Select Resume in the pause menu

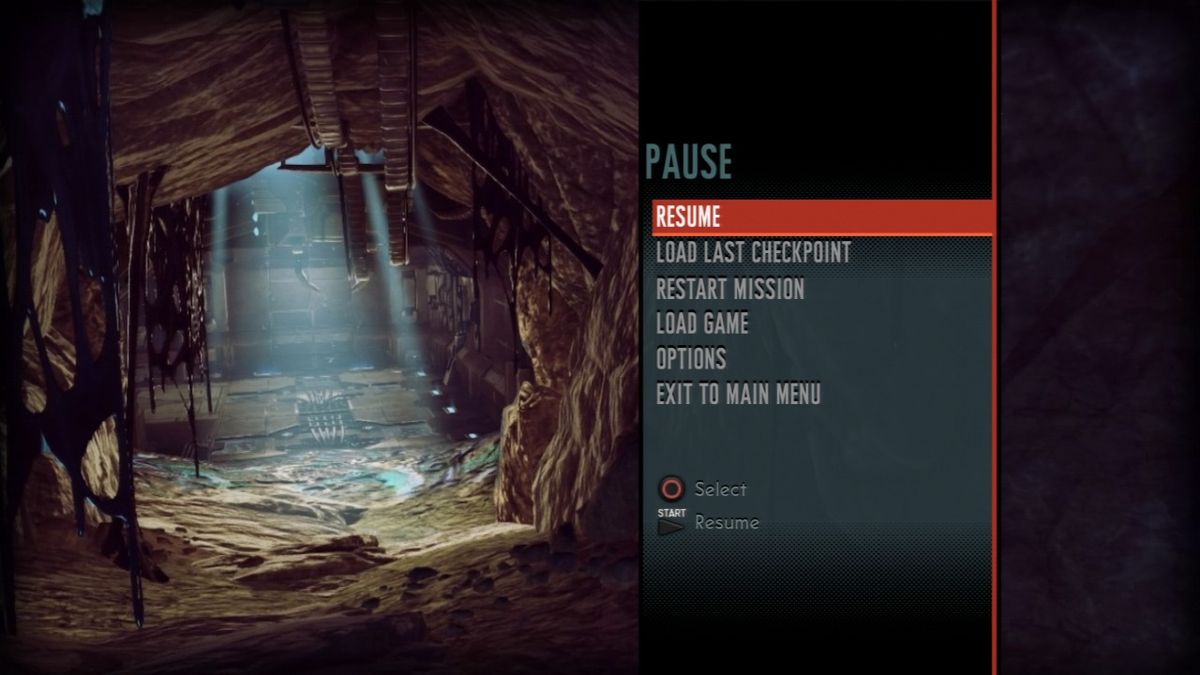pos(688,217)
